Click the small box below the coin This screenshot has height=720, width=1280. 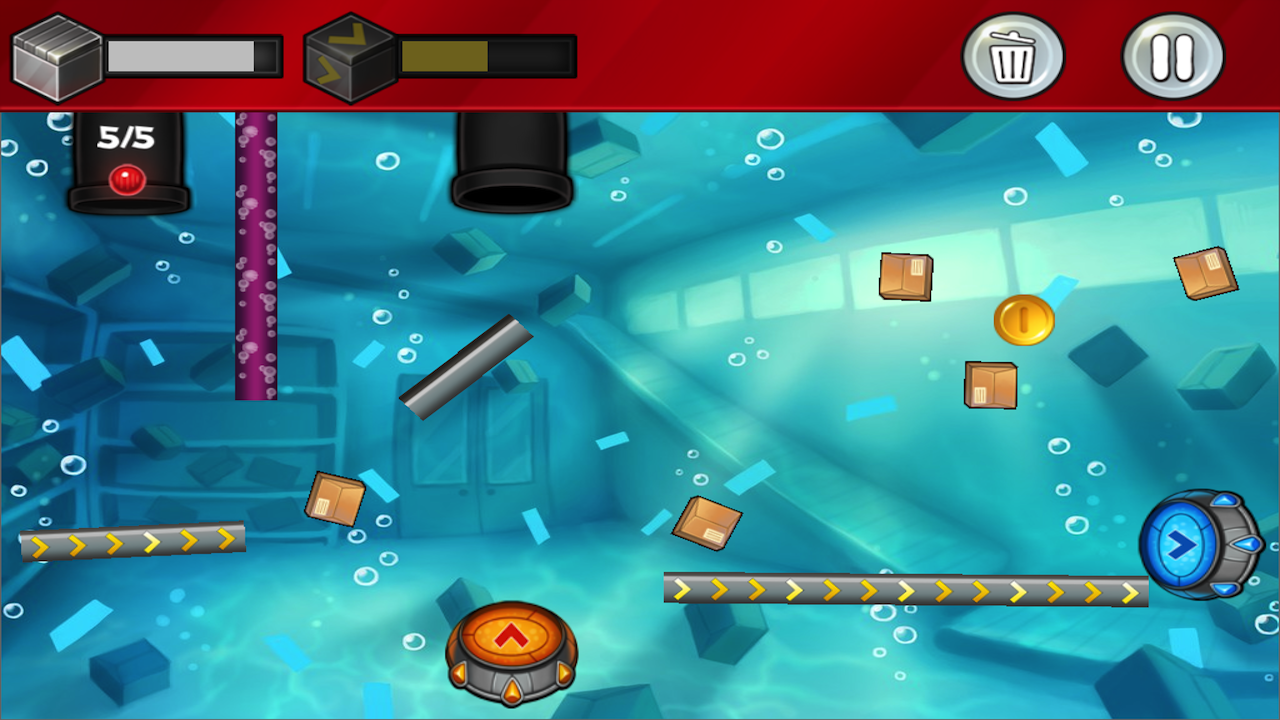pyautogui.click(x=990, y=385)
